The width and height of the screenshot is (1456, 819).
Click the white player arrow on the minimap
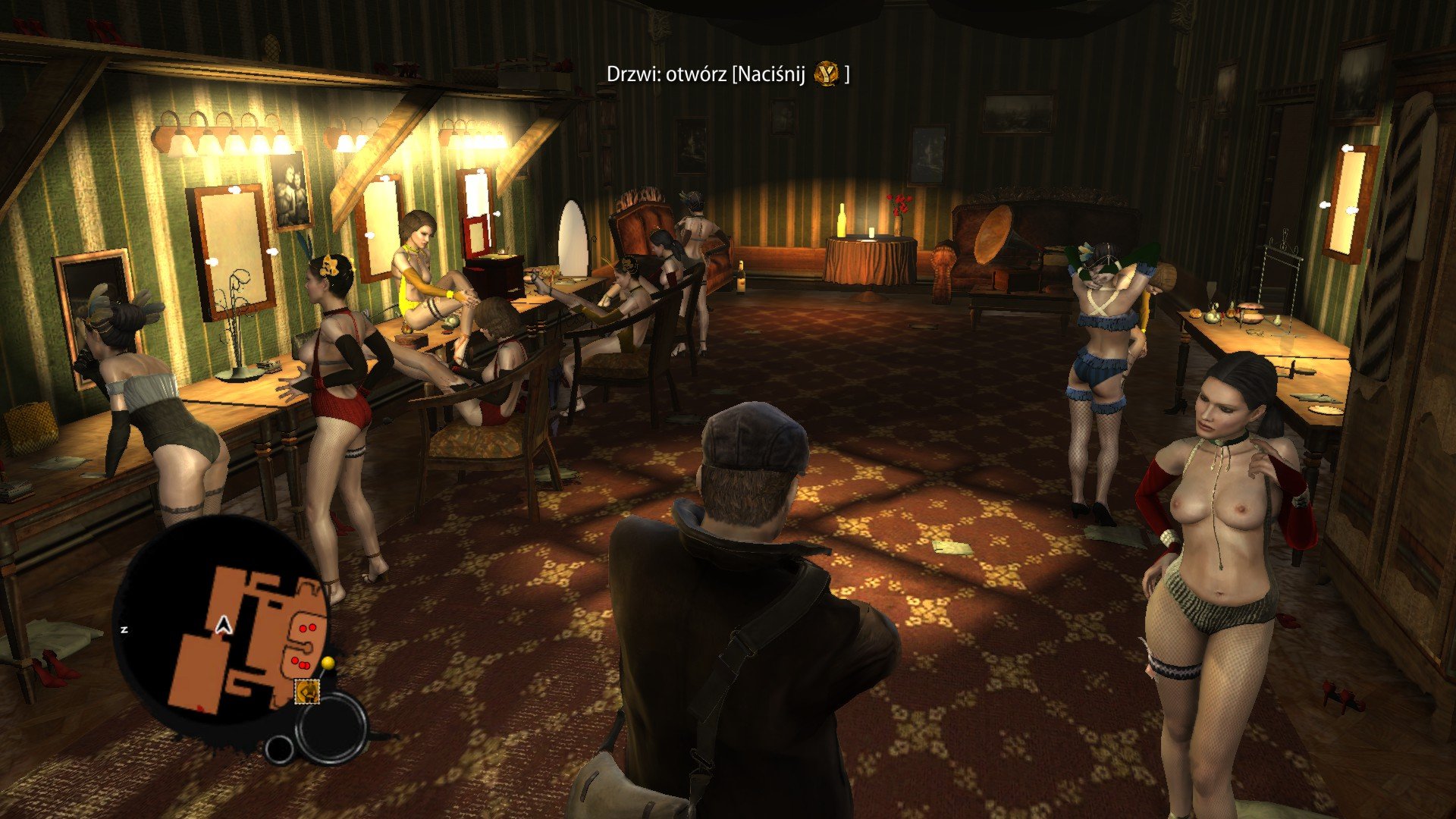[223, 625]
